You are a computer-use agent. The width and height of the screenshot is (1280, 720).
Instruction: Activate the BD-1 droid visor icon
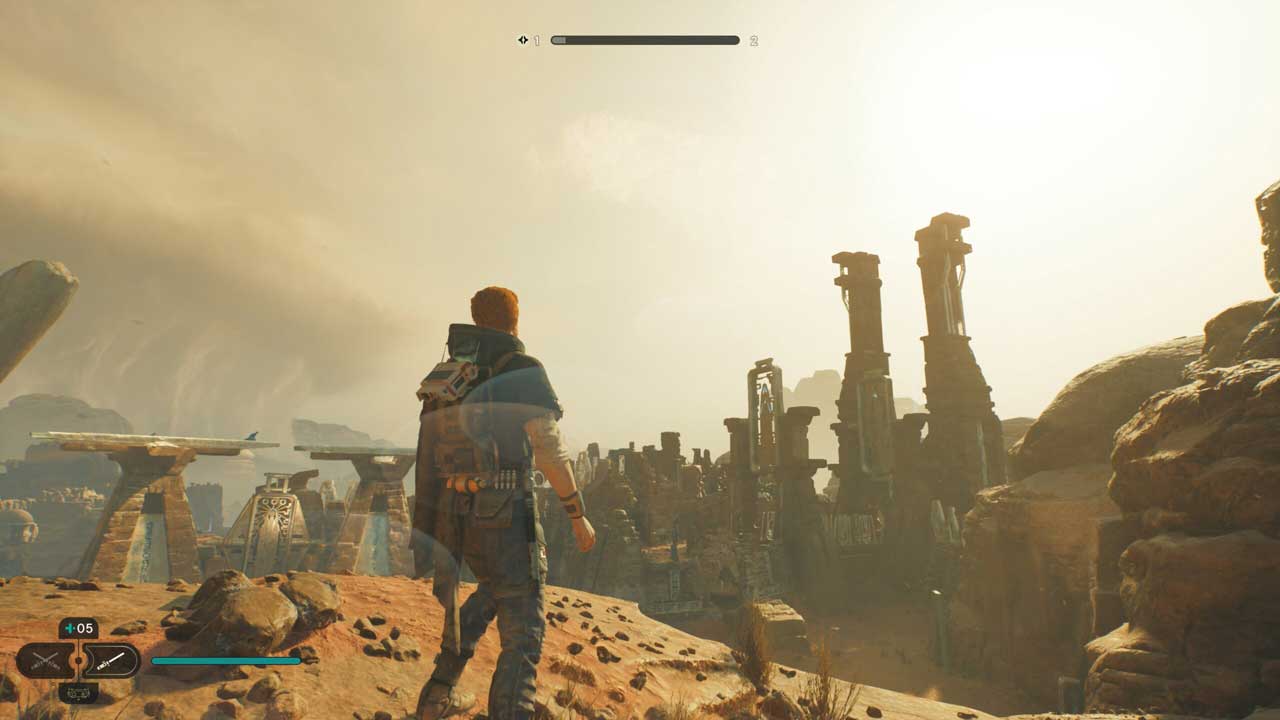(x=78, y=692)
